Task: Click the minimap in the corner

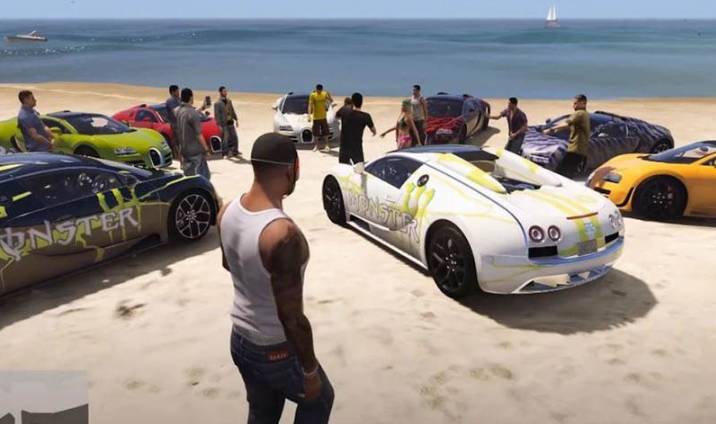Action: coord(44,398)
